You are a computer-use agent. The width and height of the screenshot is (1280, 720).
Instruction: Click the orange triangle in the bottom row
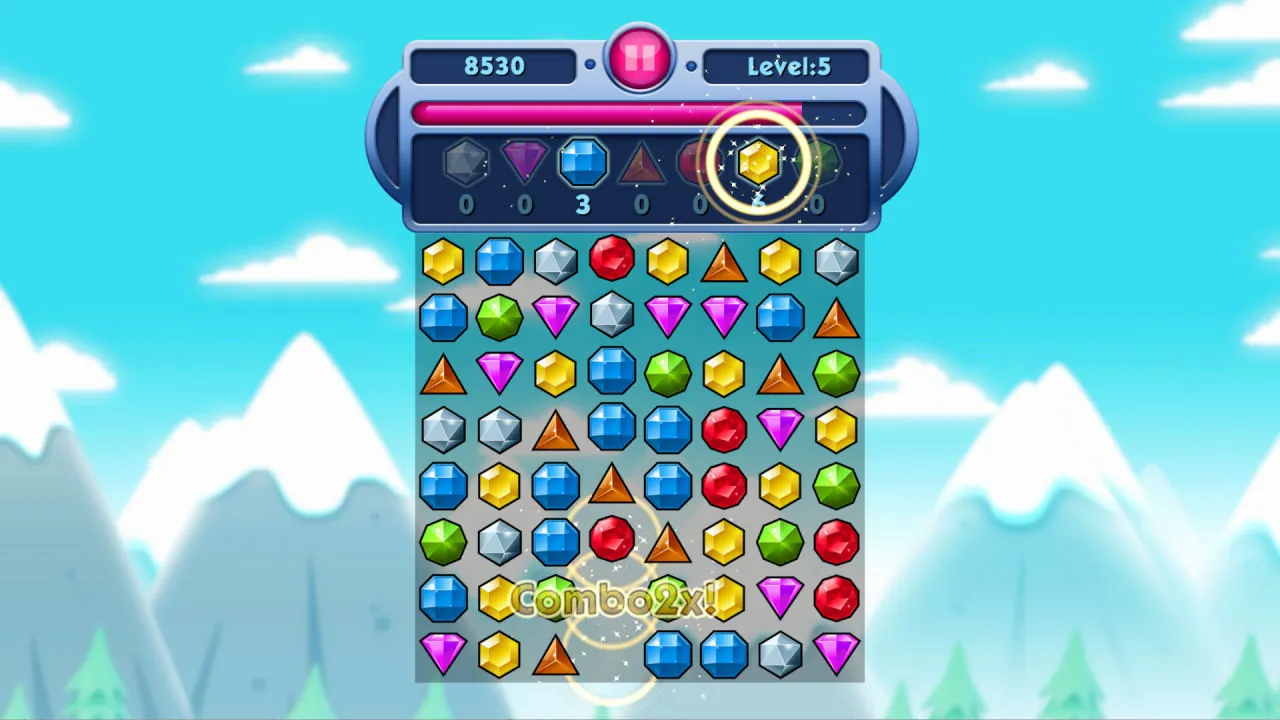point(556,656)
